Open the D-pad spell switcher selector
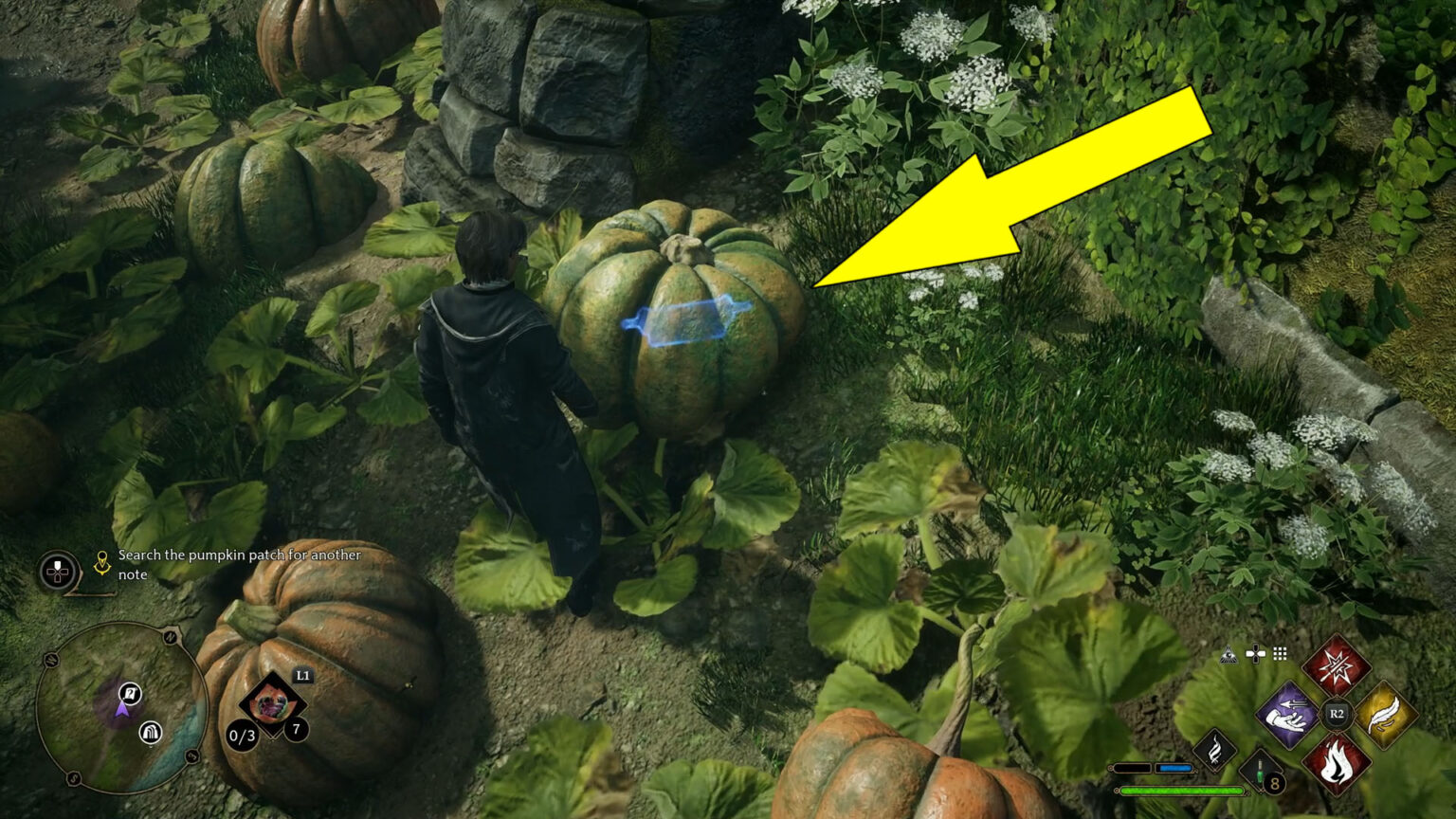The height and width of the screenshot is (819, 1456). (1257, 654)
